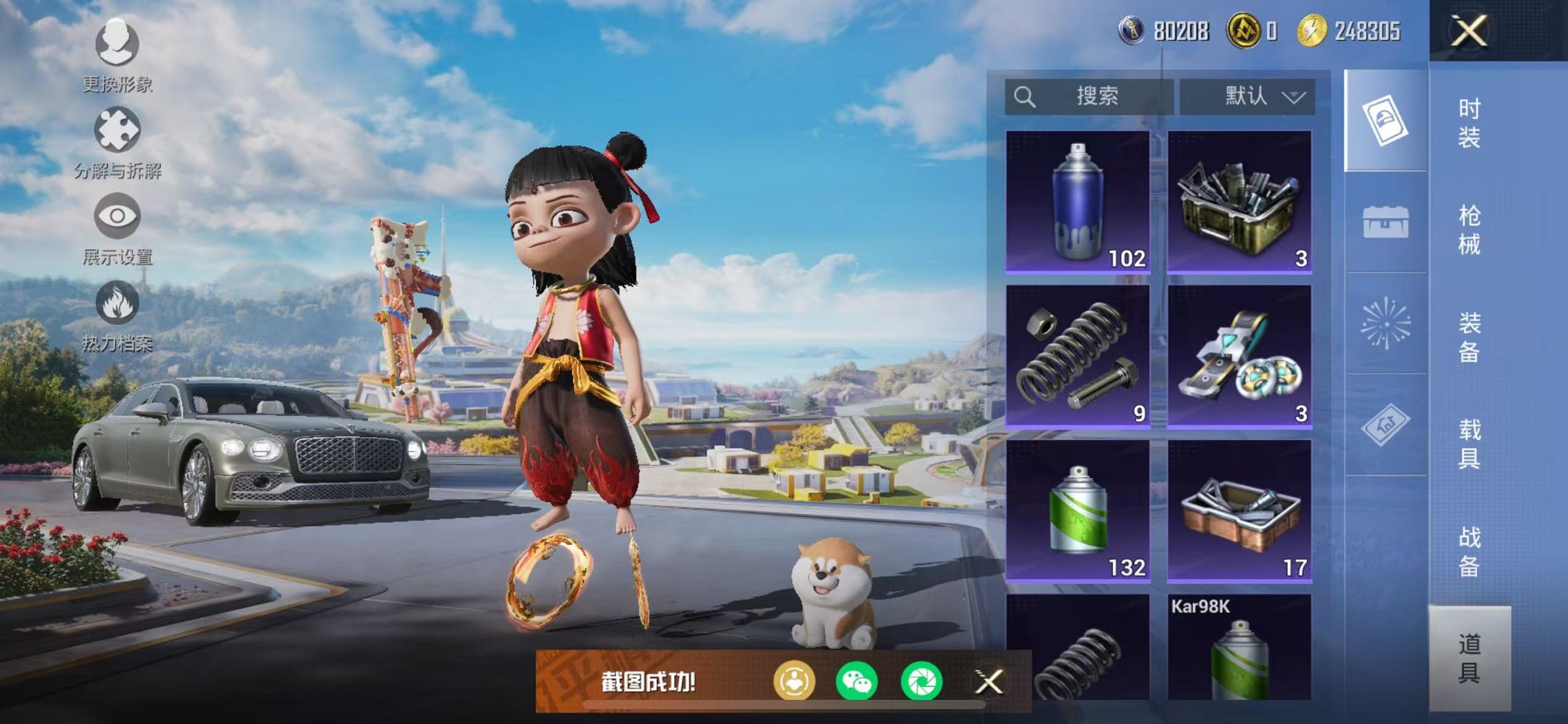Switch to the 战备 tab
Screen dimensions: 1568x724
point(1469,551)
